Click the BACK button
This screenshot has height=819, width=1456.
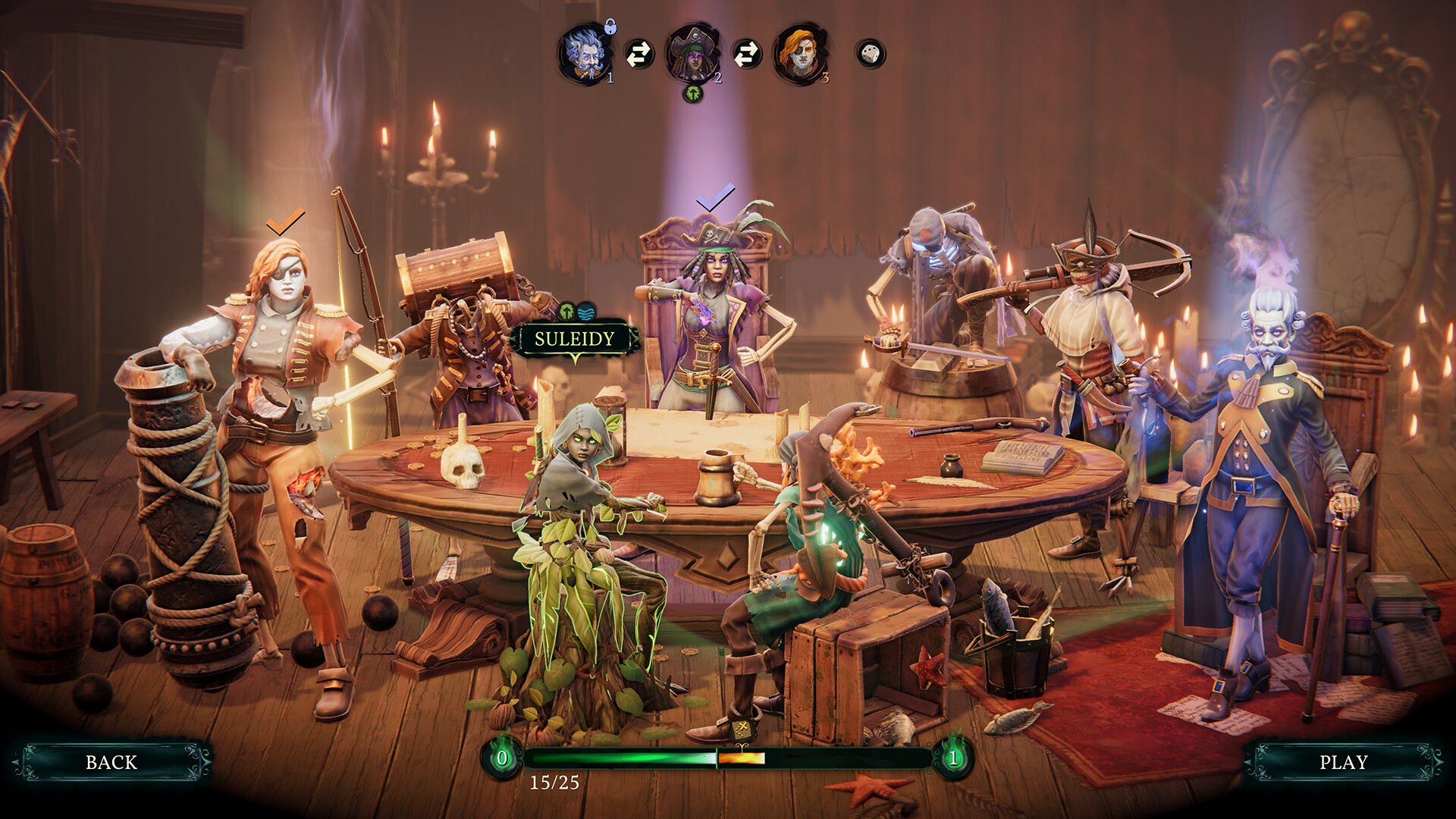click(112, 760)
